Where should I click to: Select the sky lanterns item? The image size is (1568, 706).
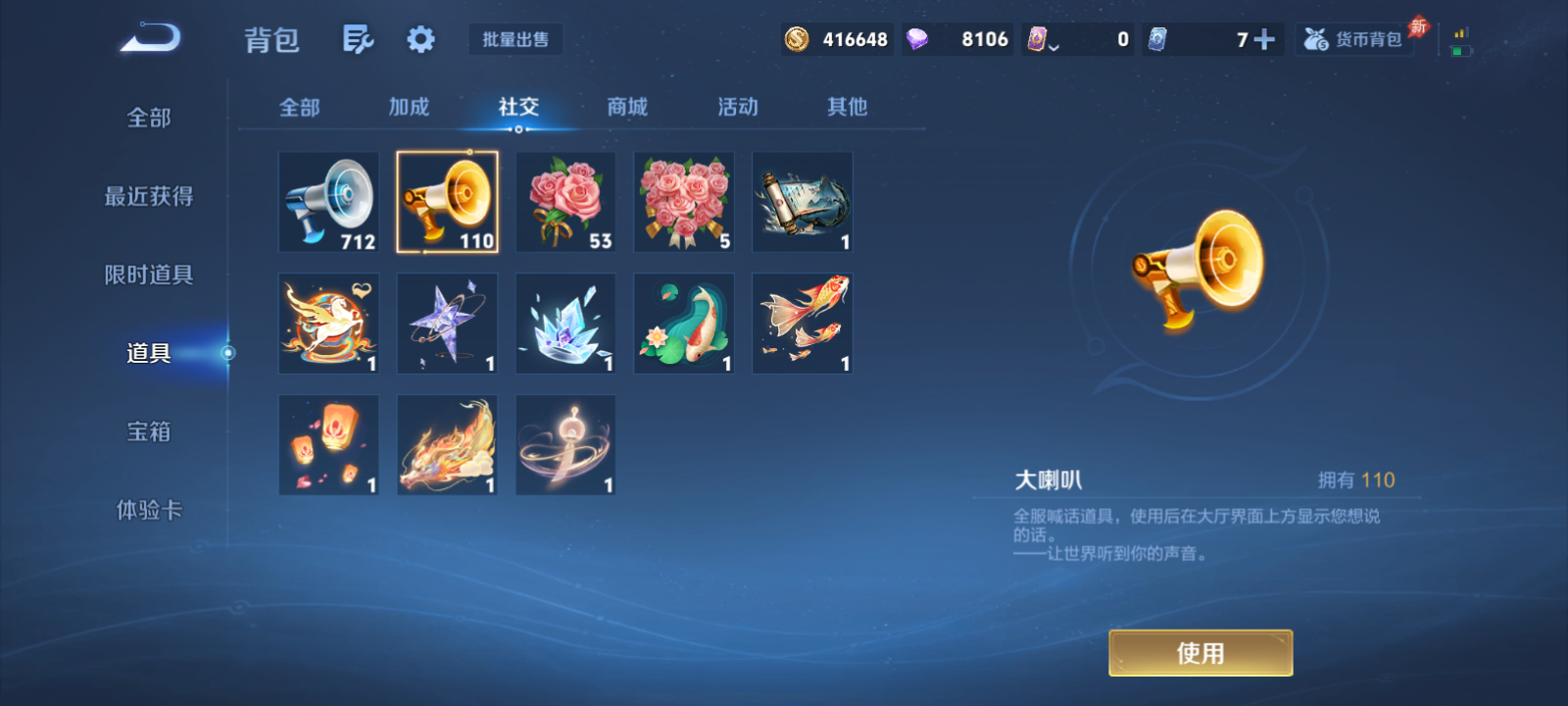pyautogui.click(x=328, y=444)
